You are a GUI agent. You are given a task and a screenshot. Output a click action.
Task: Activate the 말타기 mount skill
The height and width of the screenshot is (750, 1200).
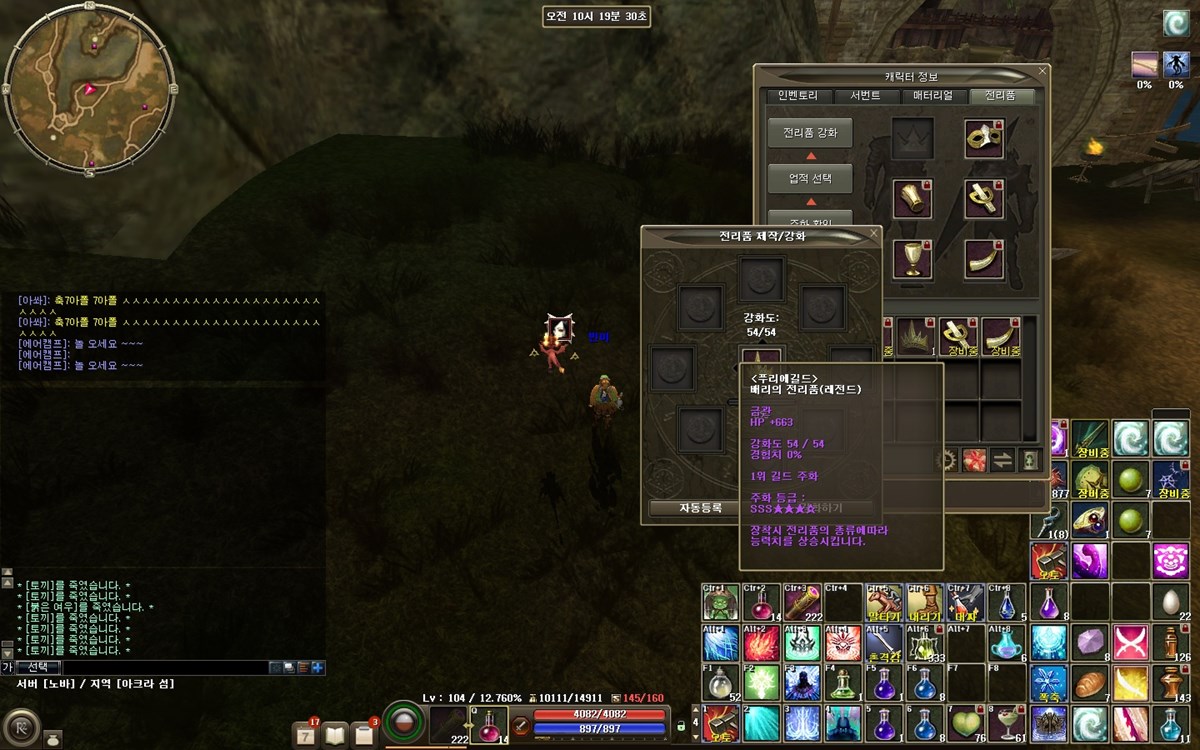tap(885, 602)
